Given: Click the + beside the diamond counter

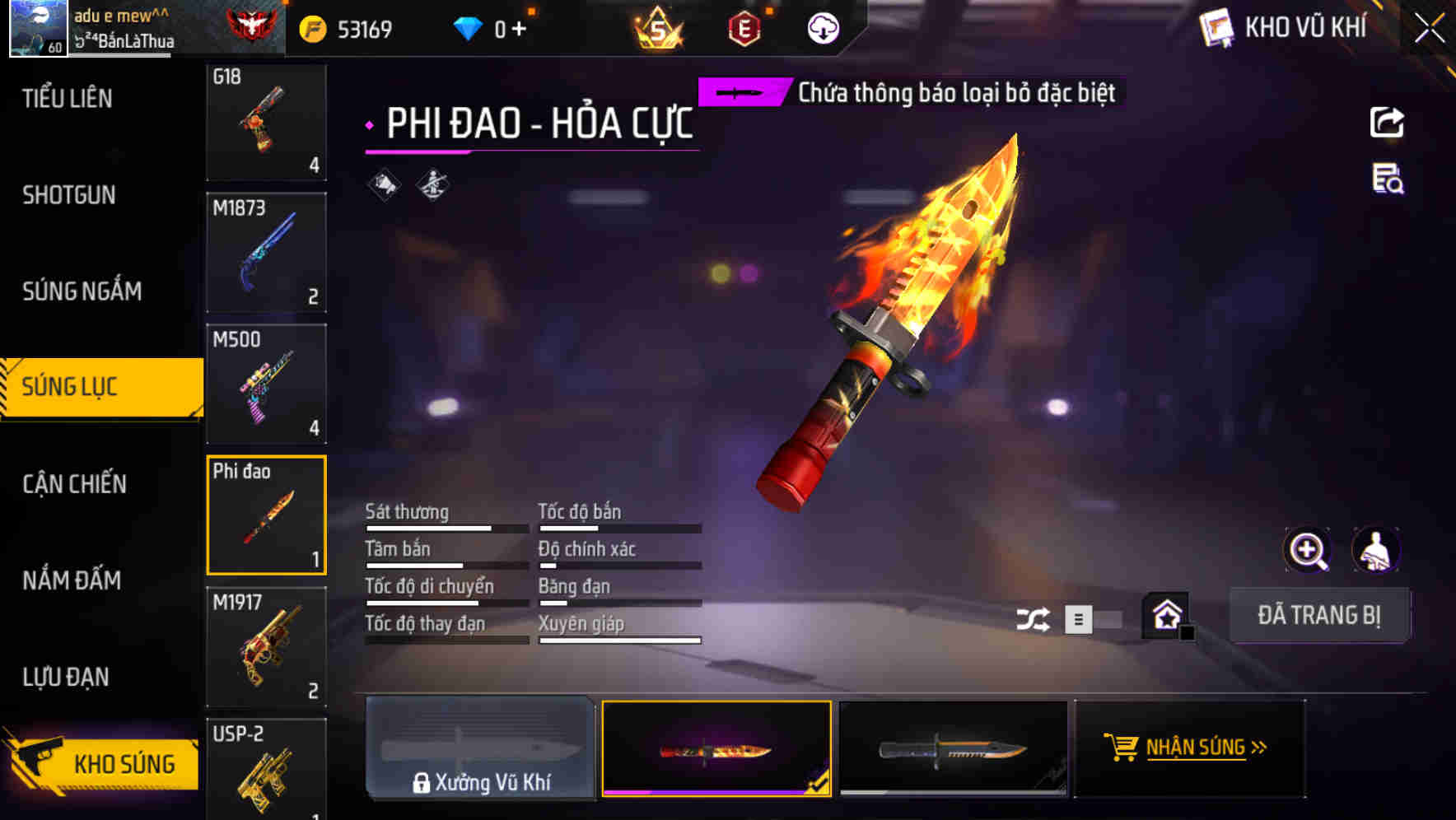Looking at the screenshot, I should 519,26.
